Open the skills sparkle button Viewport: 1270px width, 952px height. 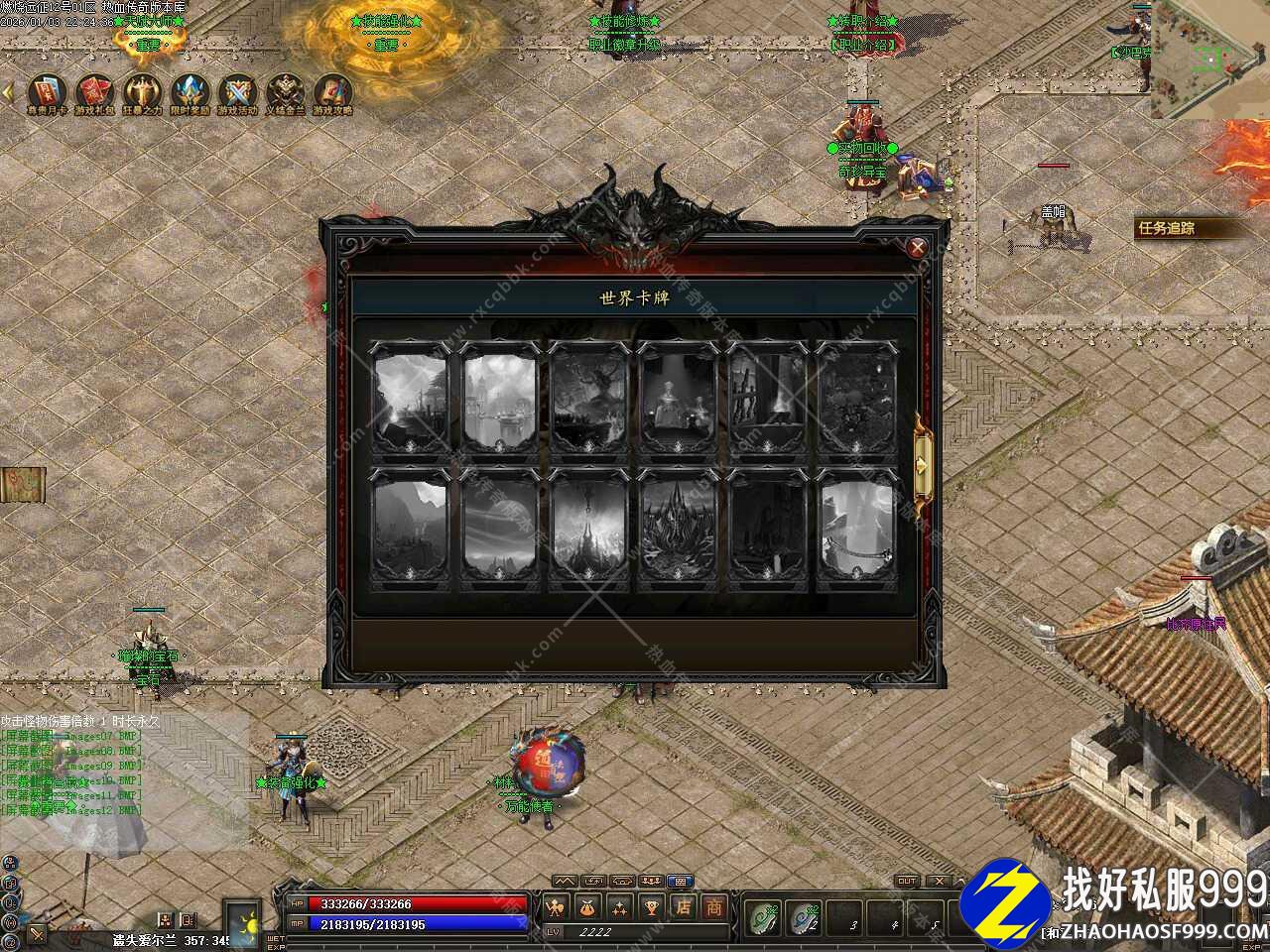point(620,906)
